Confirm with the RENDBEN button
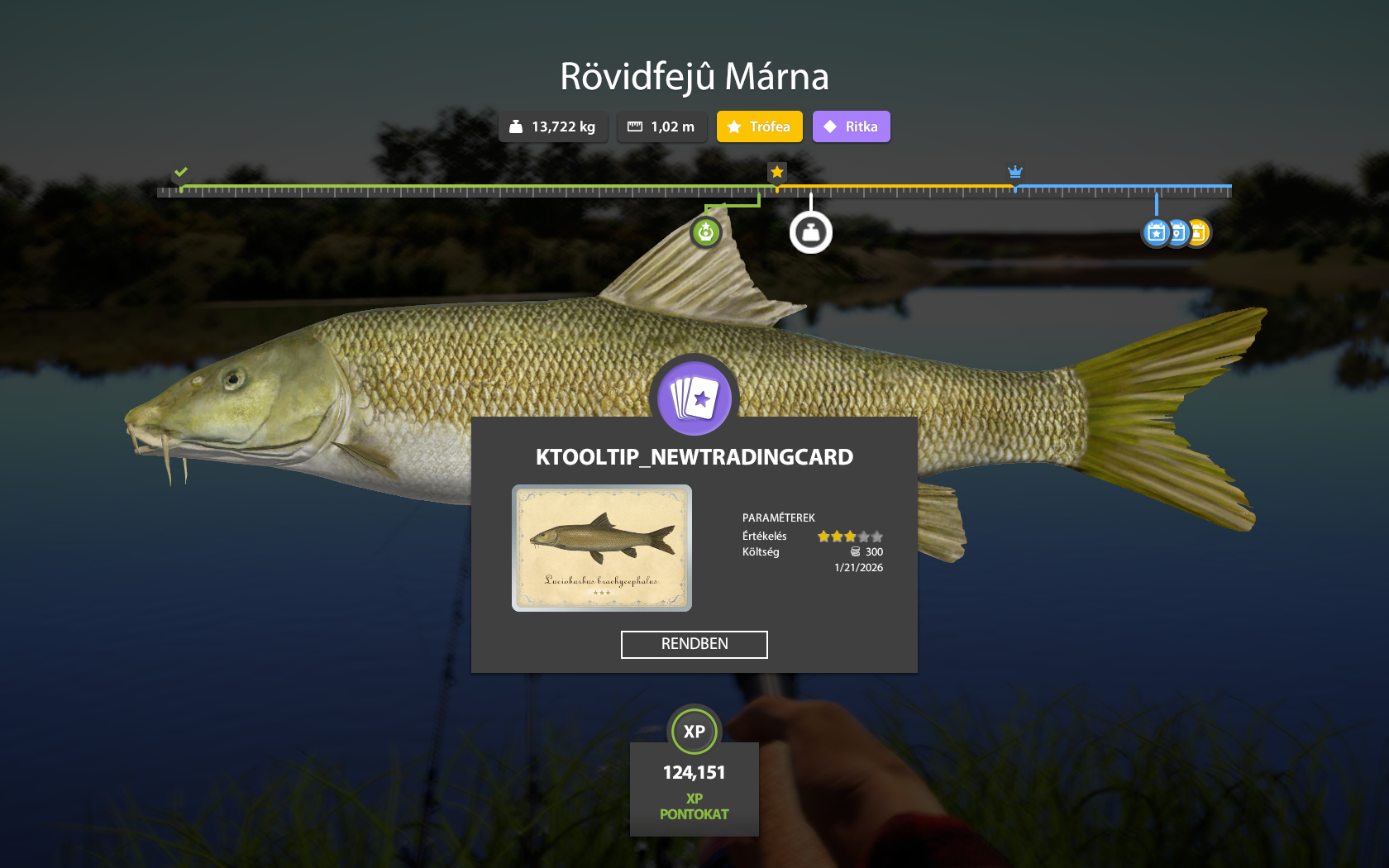The height and width of the screenshot is (868, 1389). 694,644
